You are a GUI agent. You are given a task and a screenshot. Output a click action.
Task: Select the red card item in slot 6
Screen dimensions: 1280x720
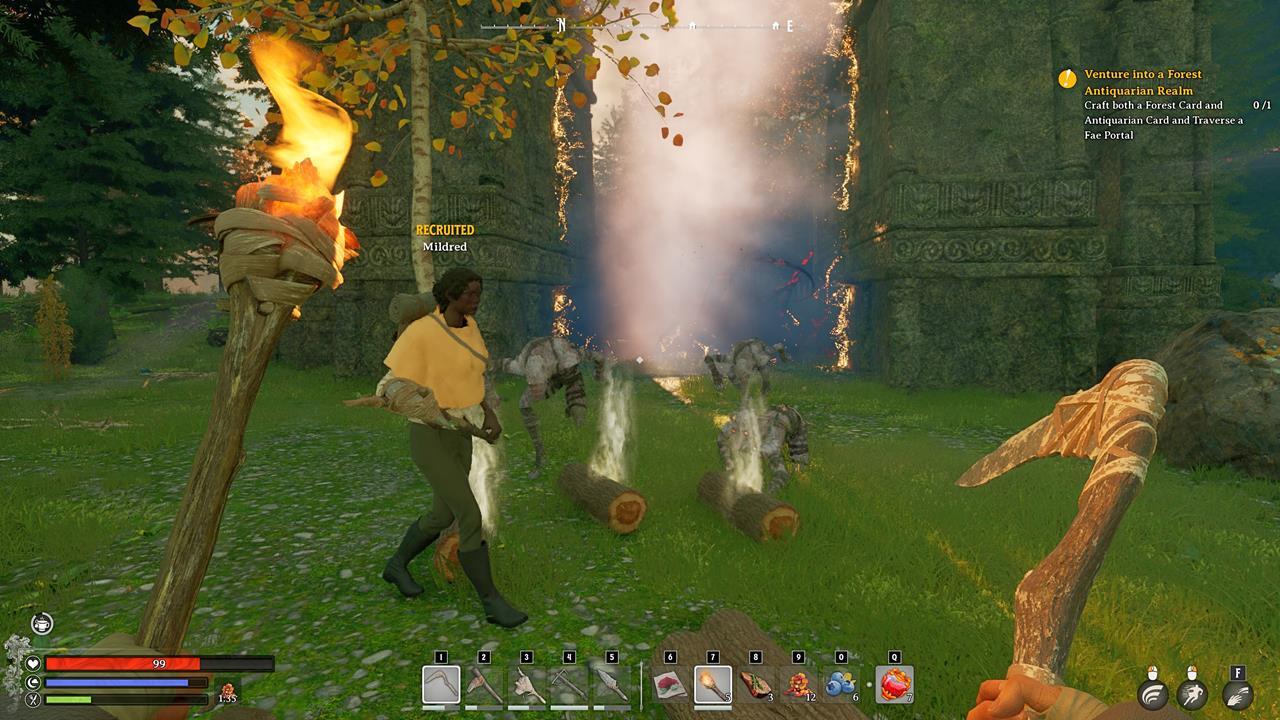[x=670, y=685]
